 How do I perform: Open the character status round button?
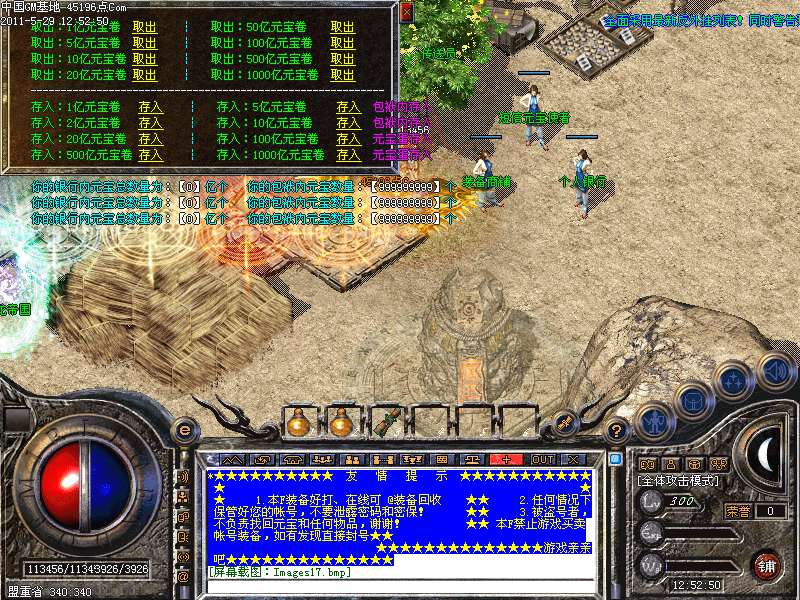[x=653, y=422]
